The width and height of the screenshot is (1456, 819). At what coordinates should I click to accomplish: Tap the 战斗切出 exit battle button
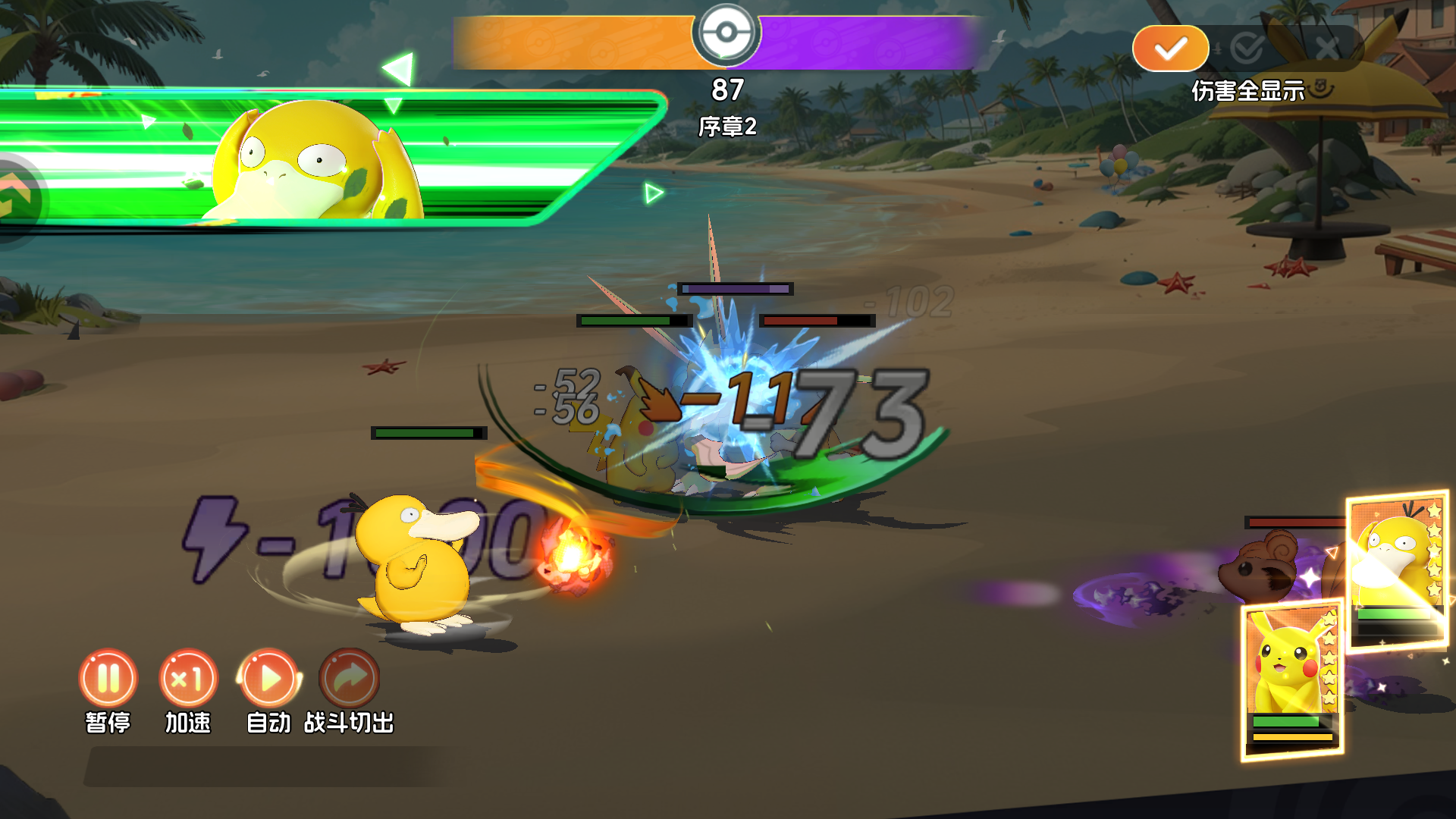point(350,678)
